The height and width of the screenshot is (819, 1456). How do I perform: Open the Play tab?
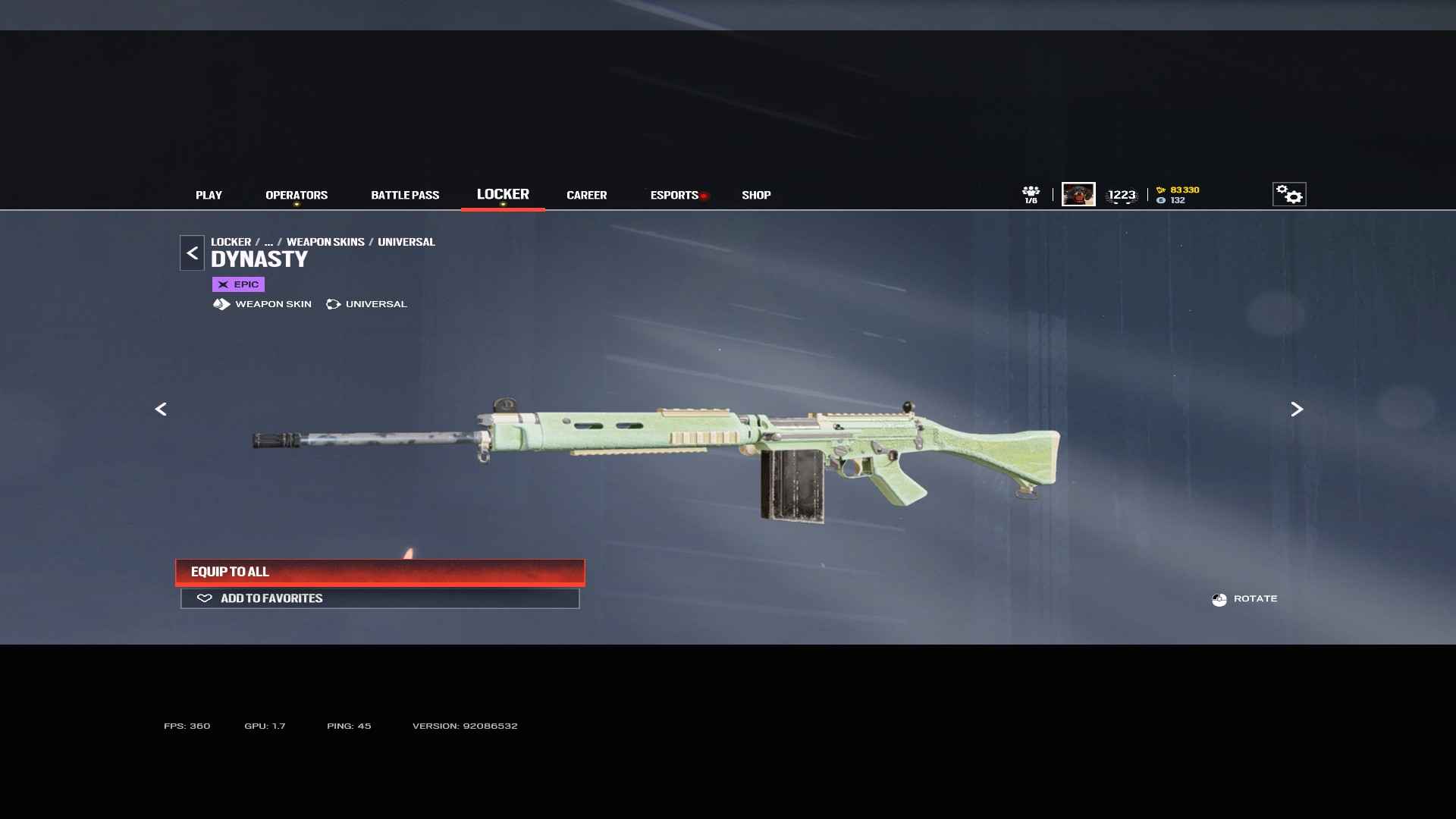click(209, 195)
